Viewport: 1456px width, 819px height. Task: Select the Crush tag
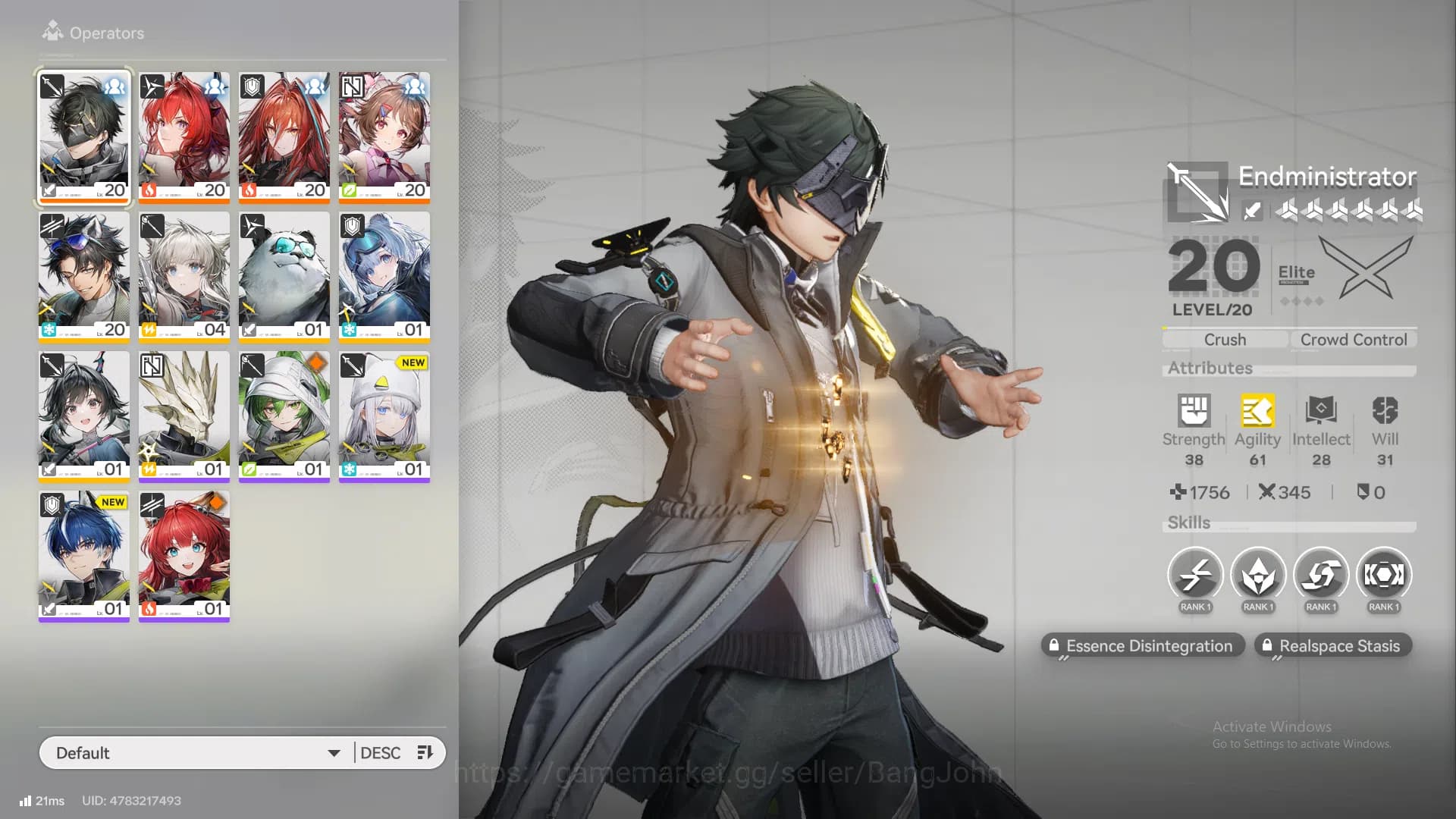pyautogui.click(x=1223, y=339)
